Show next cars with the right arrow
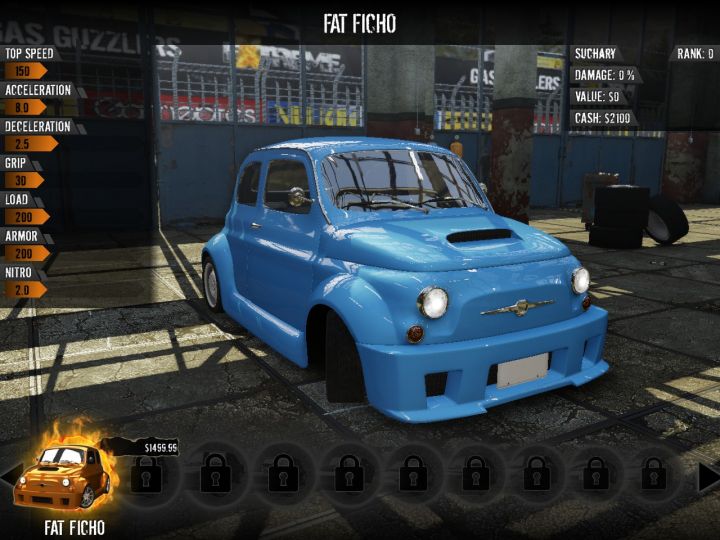Image resolution: width=720 pixels, height=540 pixels. pyautogui.click(x=708, y=477)
